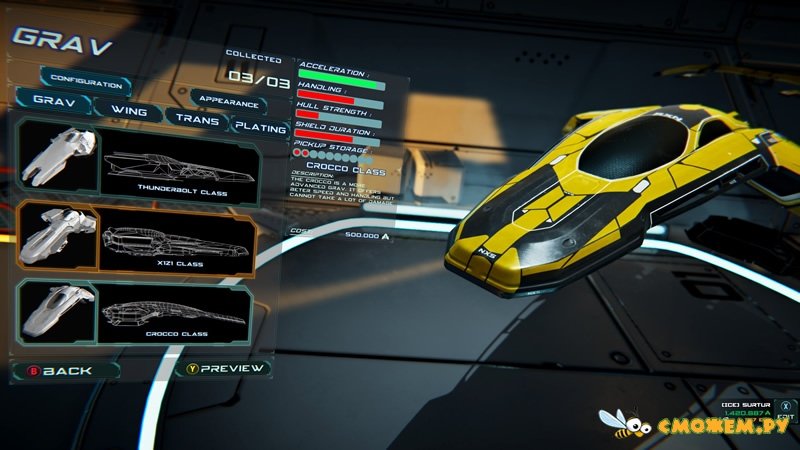Select the Trans tab
This screenshot has width=800, height=450.
196,118
